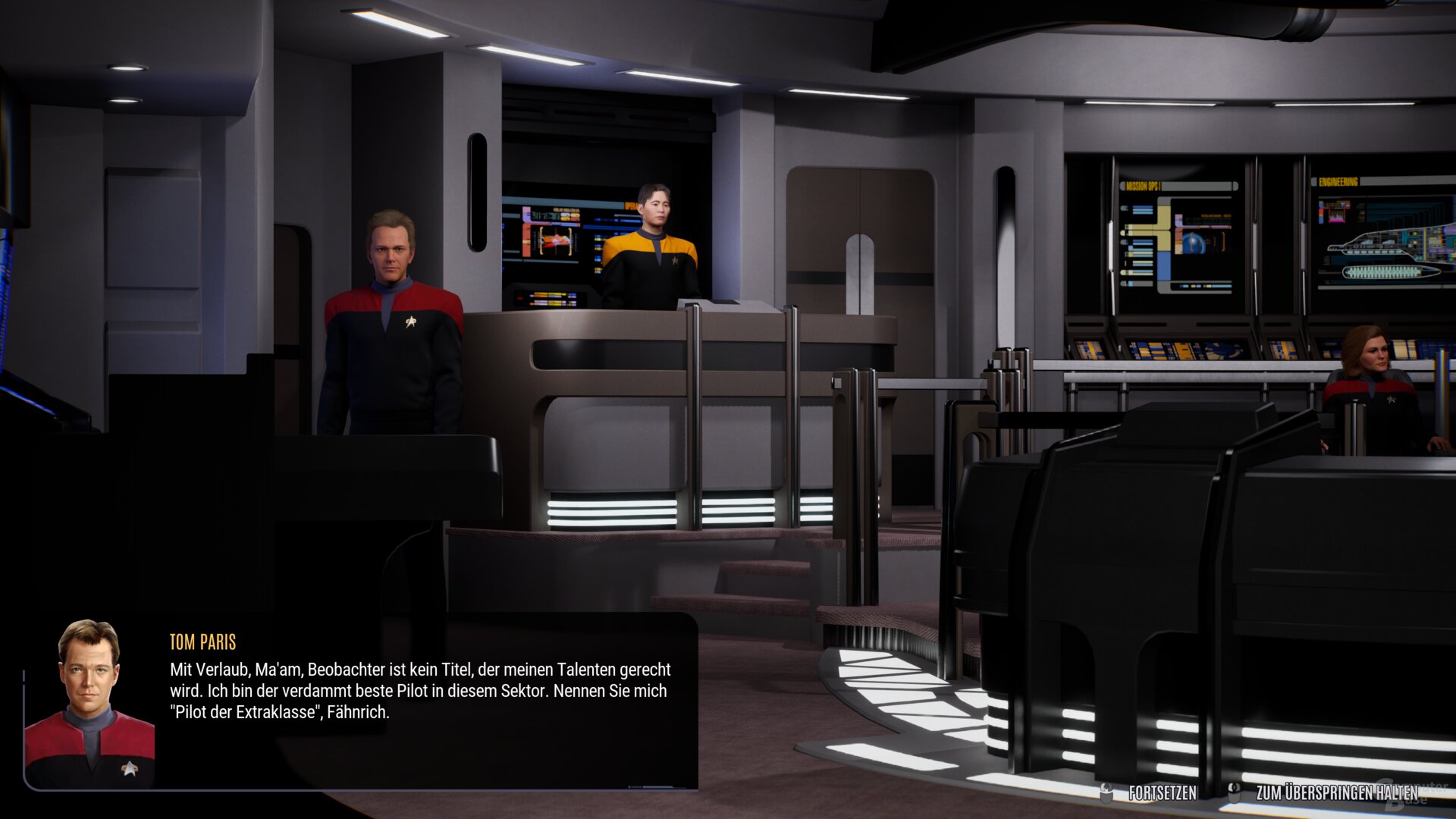Image resolution: width=1456 pixels, height=819 pixels.
Task: Click the Starfleet combadge on Tom Paris's portrait
Action: [129, 767]
